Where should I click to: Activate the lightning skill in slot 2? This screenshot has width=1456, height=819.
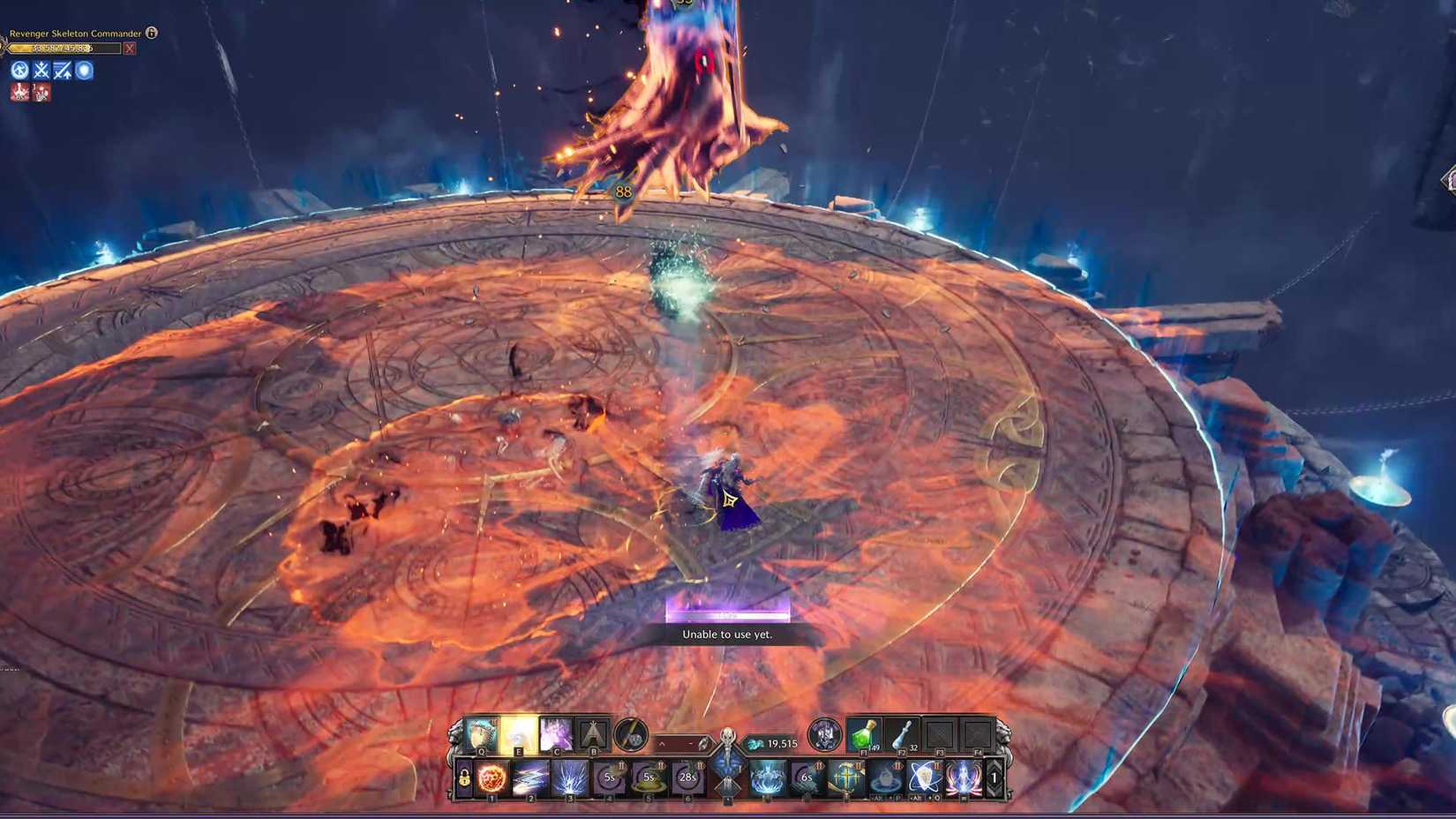tap(529, 778)
